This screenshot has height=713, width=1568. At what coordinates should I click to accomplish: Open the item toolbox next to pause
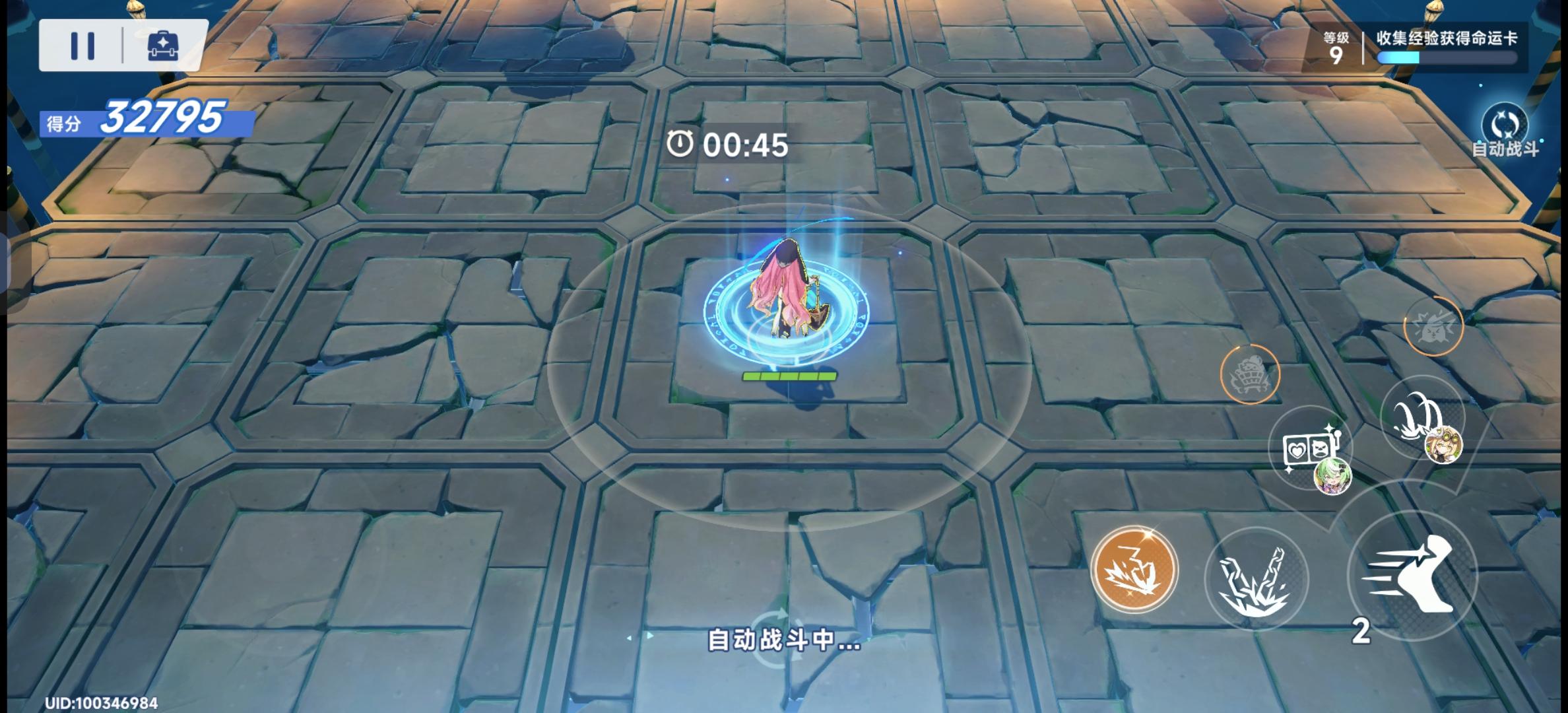pos(160,45)
